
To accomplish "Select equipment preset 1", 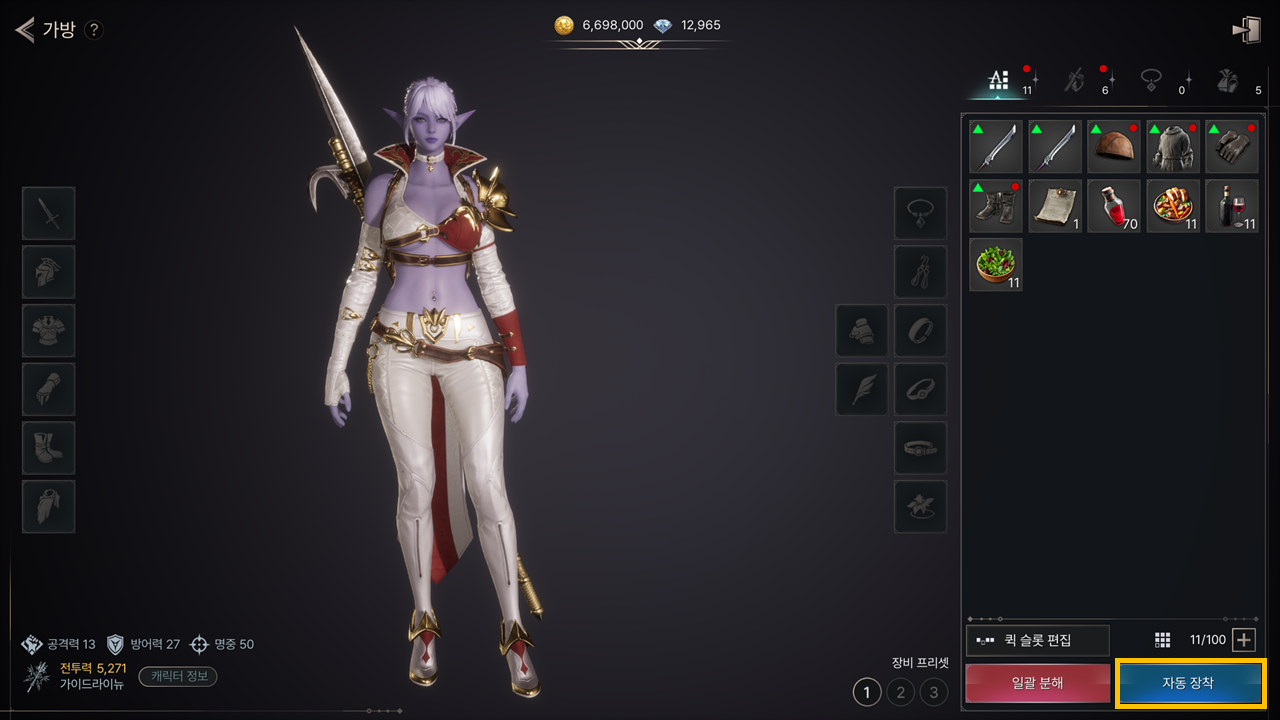I will pos(867,691).
